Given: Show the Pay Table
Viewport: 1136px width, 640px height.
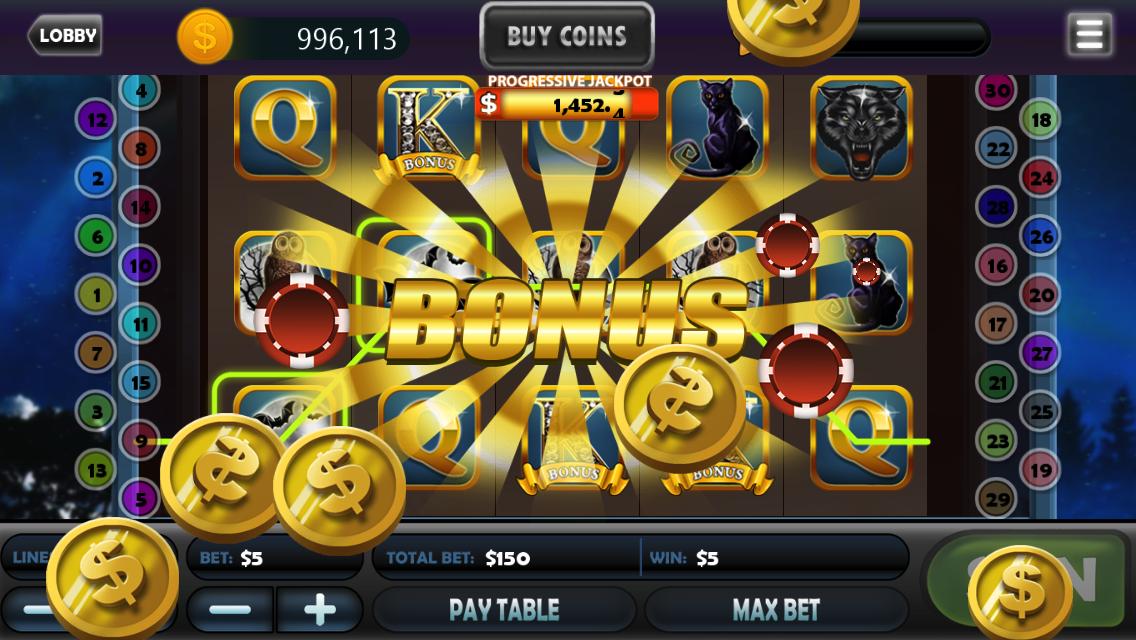Looking at the screenshot, I should (x=503, y=609).
